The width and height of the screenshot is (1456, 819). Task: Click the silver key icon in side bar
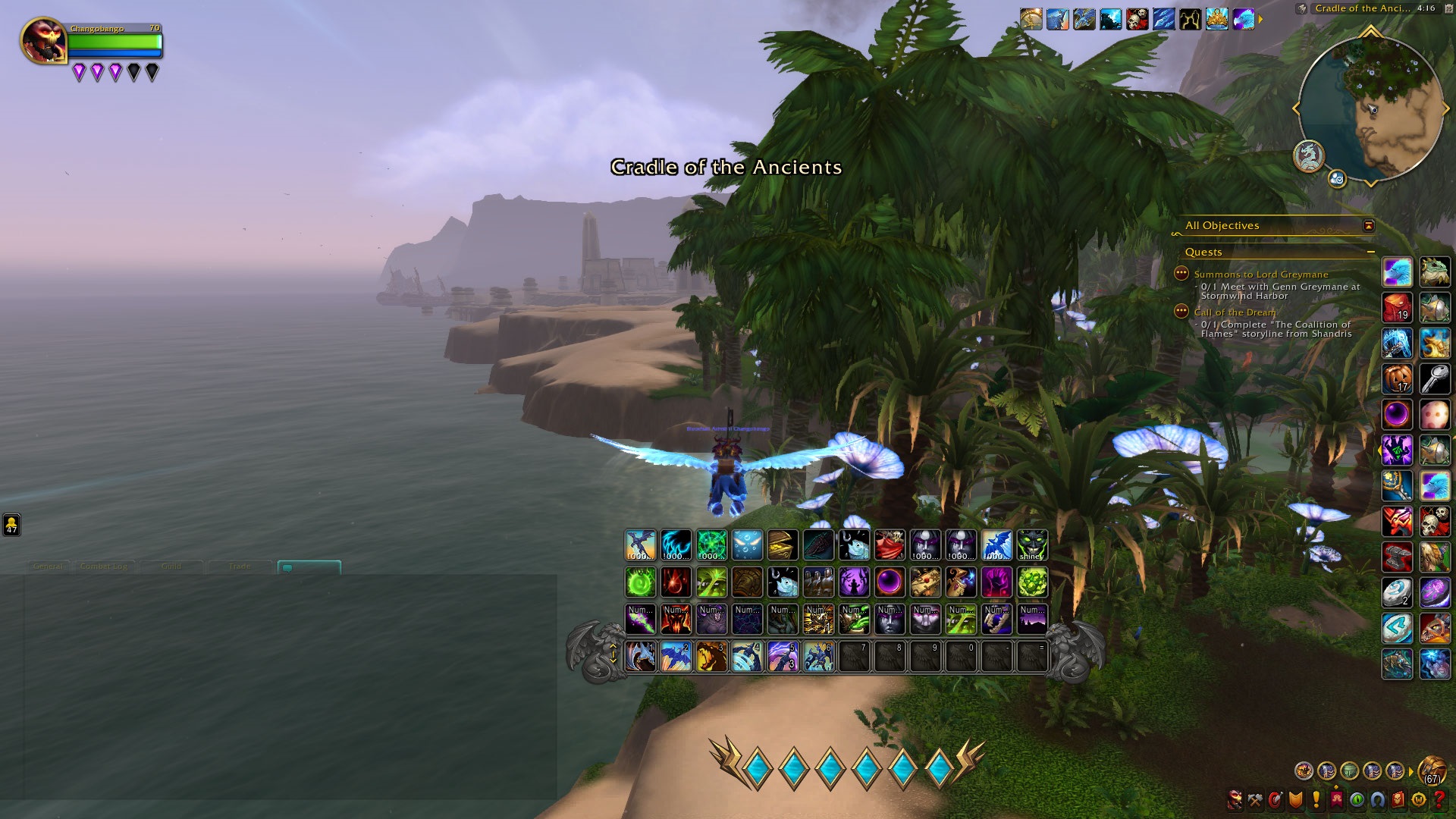1434,378
